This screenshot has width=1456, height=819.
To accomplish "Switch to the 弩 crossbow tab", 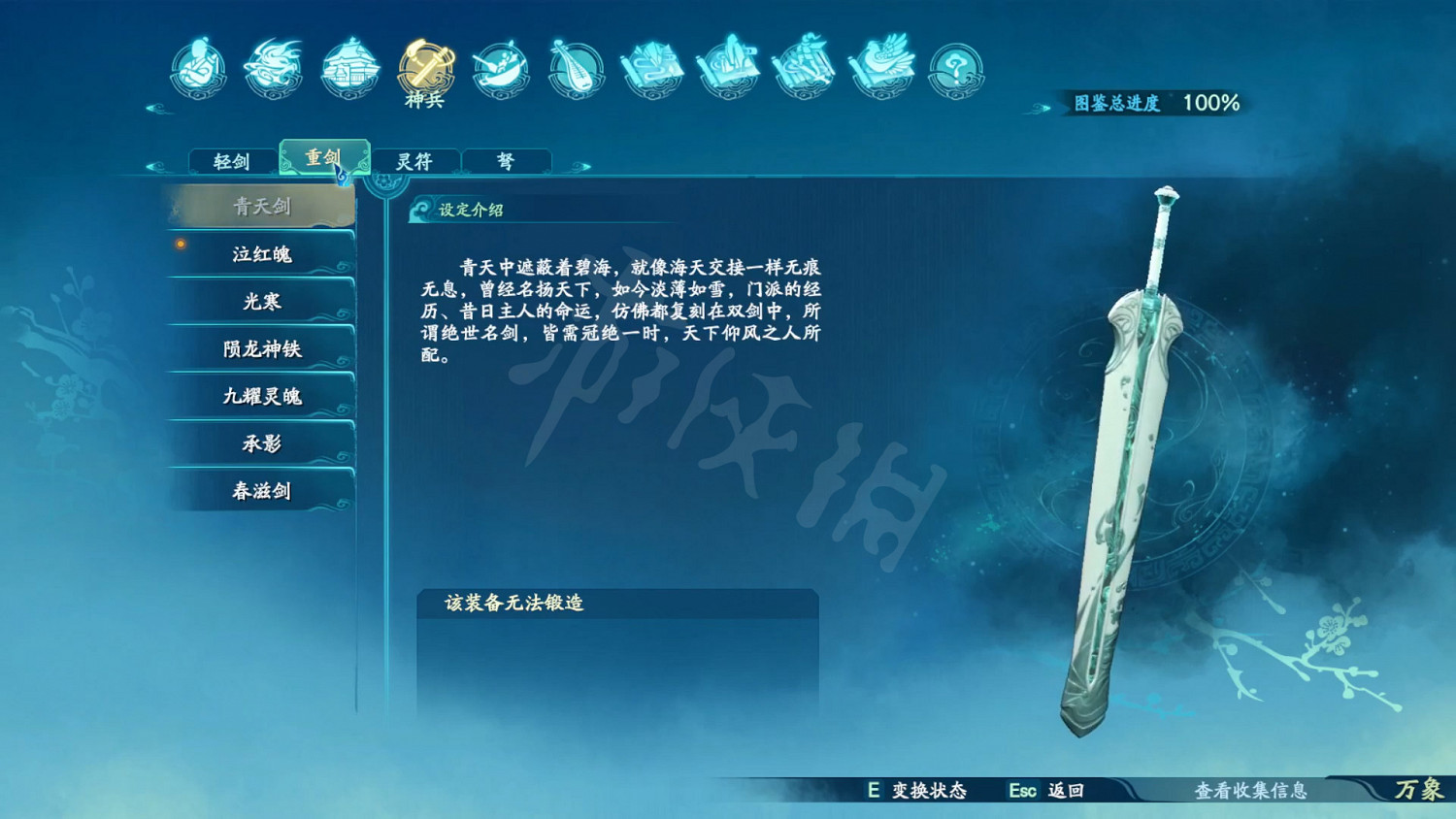I will (x=507, y=160).
